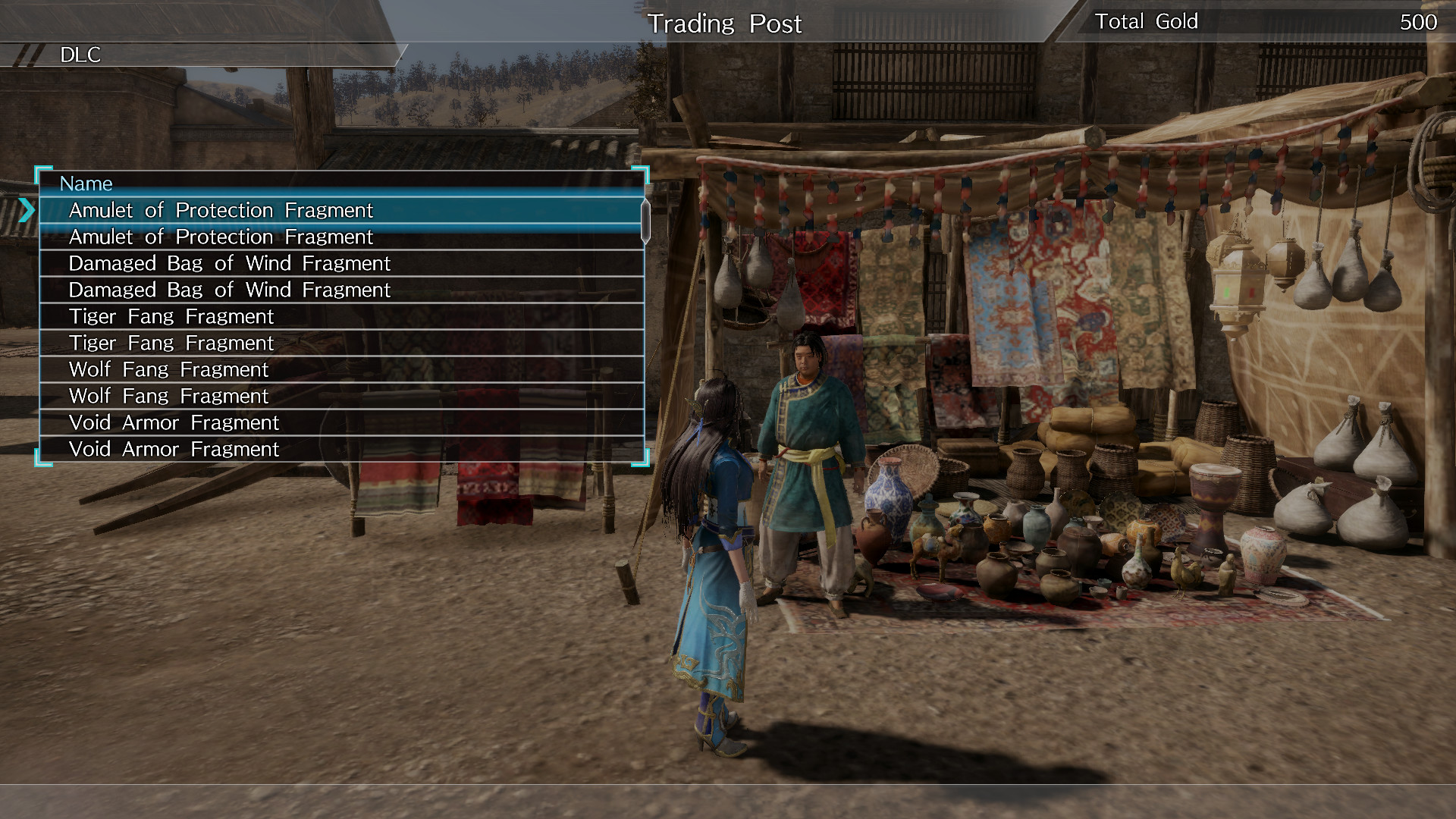1456x819 pixels.
Task: Select the last Void Armor Fragment
Action: [x=174, y=449]
